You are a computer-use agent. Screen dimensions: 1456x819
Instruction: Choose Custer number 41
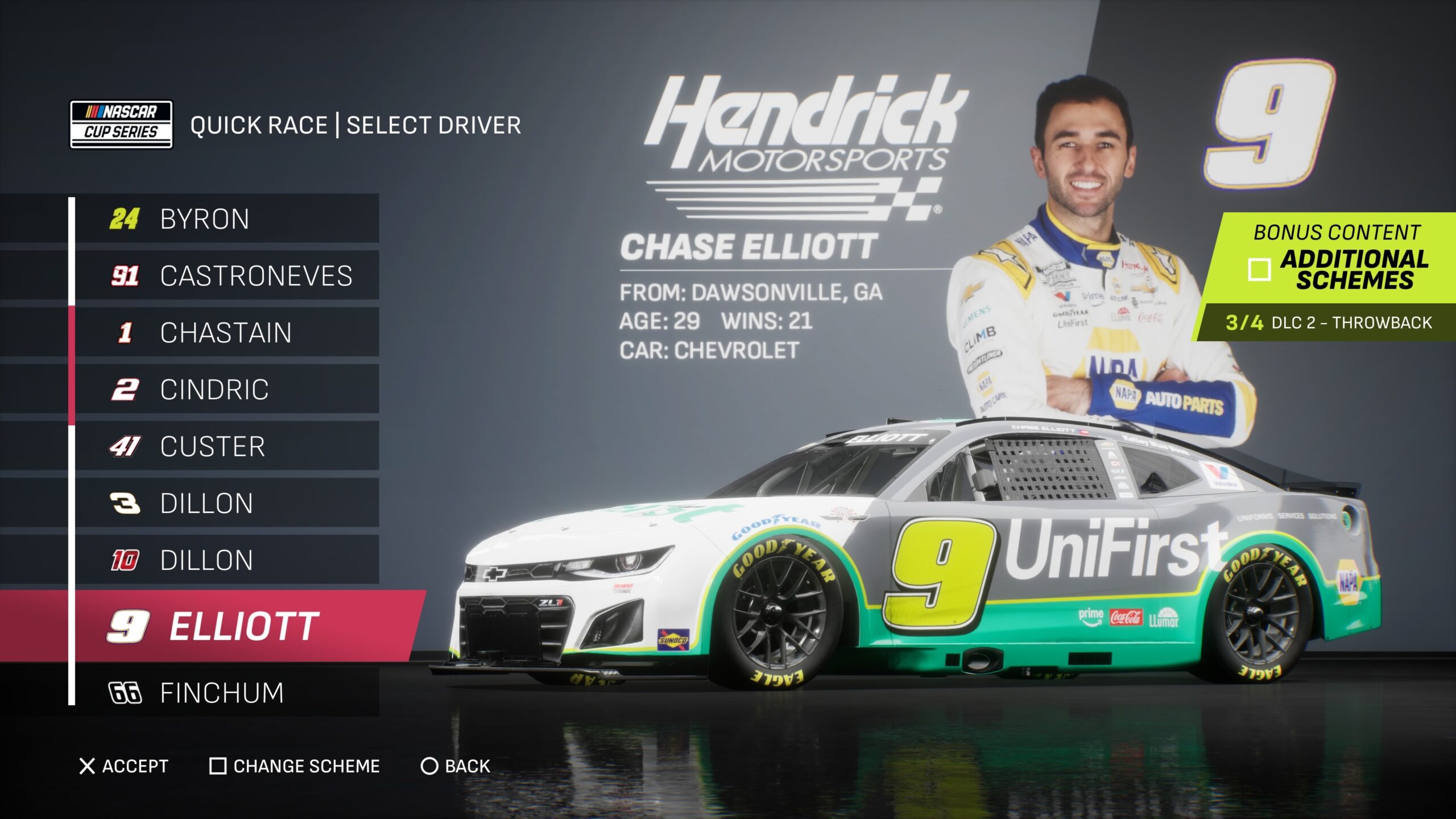point(226,446)
